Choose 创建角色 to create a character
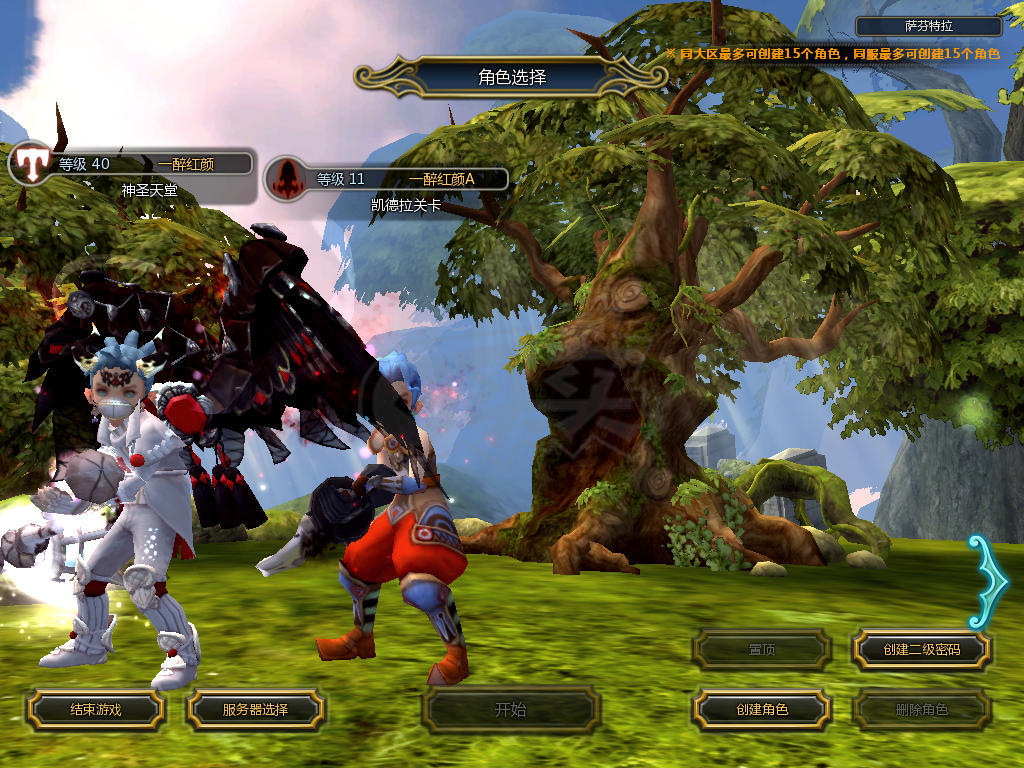The width and height of the screenshot is (1024, 768). [762, 710]
